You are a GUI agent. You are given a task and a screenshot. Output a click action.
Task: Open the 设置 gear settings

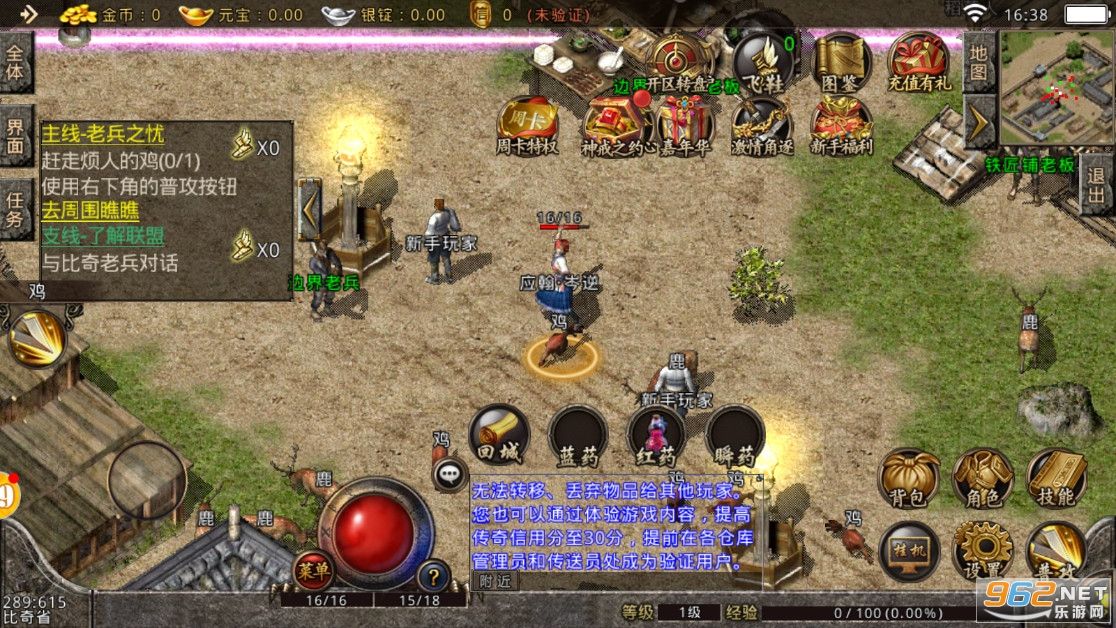click(x=983, y=549)
